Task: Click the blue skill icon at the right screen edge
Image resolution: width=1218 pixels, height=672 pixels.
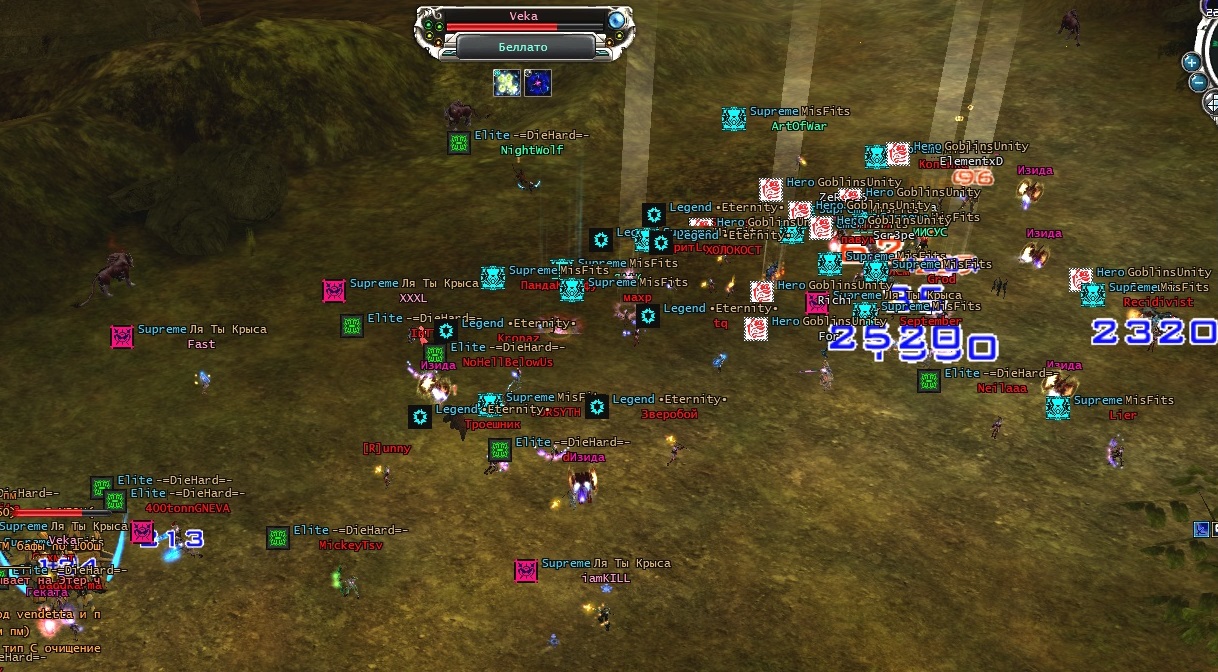Action: 1201,529
